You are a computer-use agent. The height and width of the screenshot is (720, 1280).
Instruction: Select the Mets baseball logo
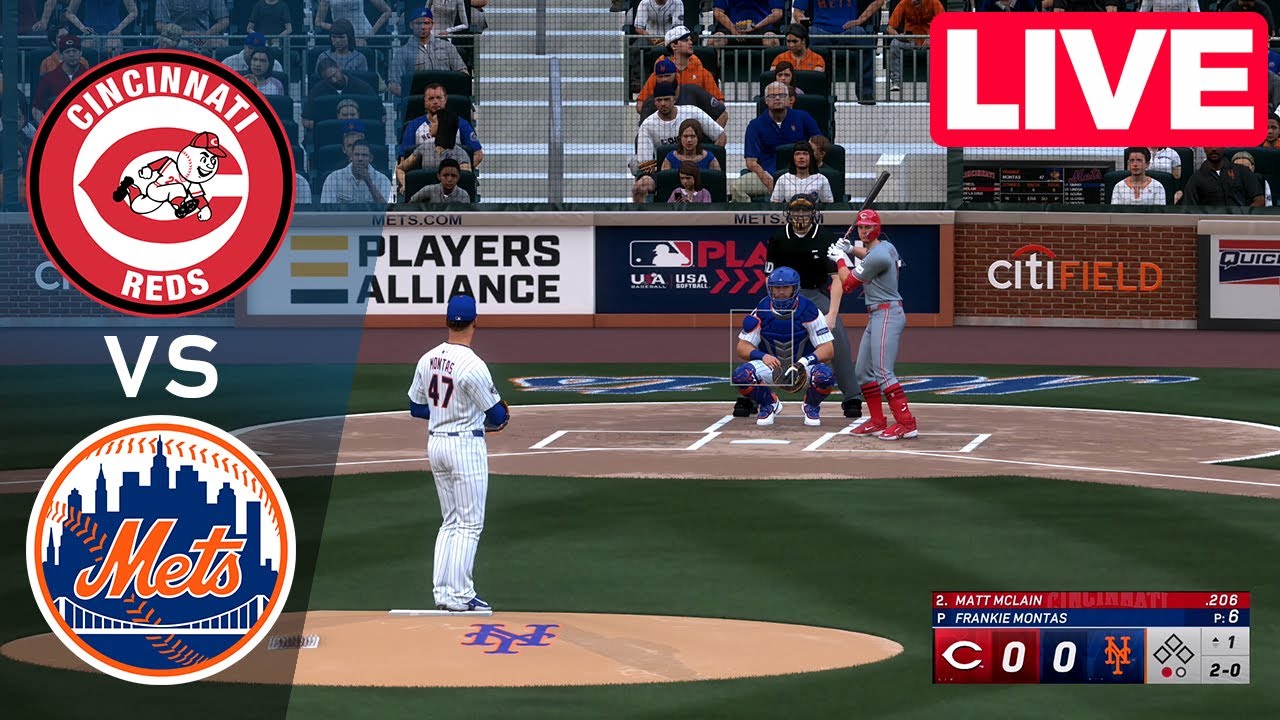[161, 550]
